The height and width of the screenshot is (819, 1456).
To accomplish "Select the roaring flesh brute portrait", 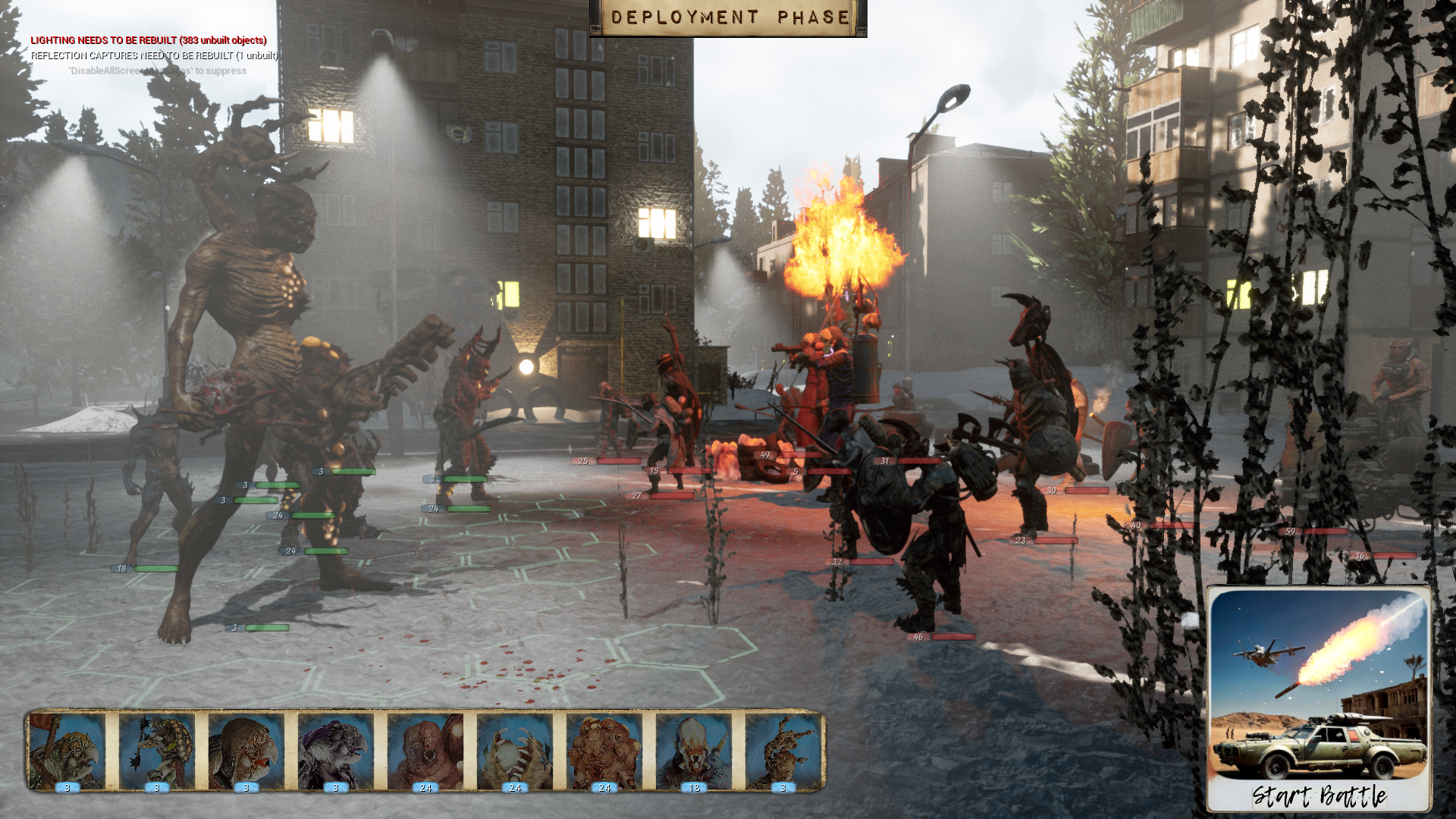I will [425, 752].
